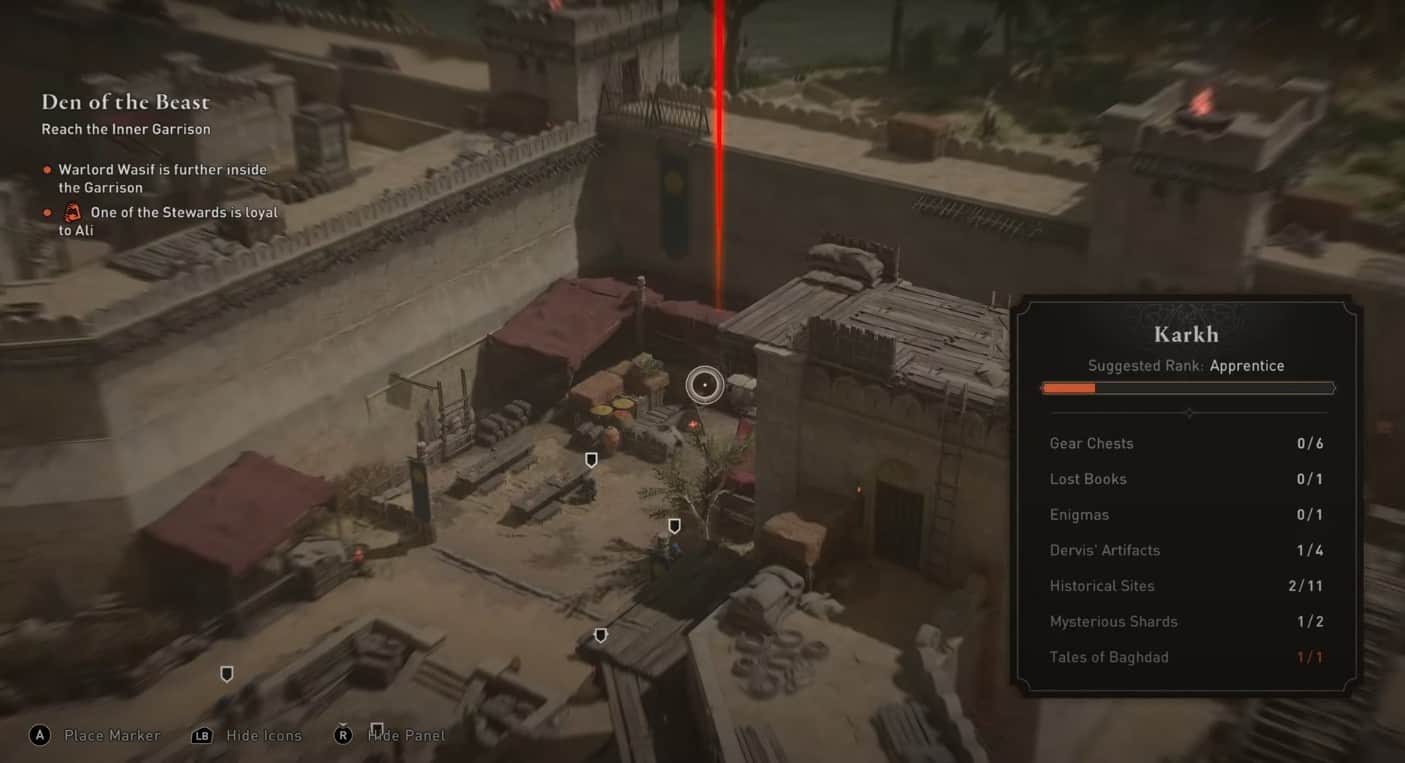Click the shield marker at bottom left
This screenshot has height=763, width=1405.
(226, 674)
